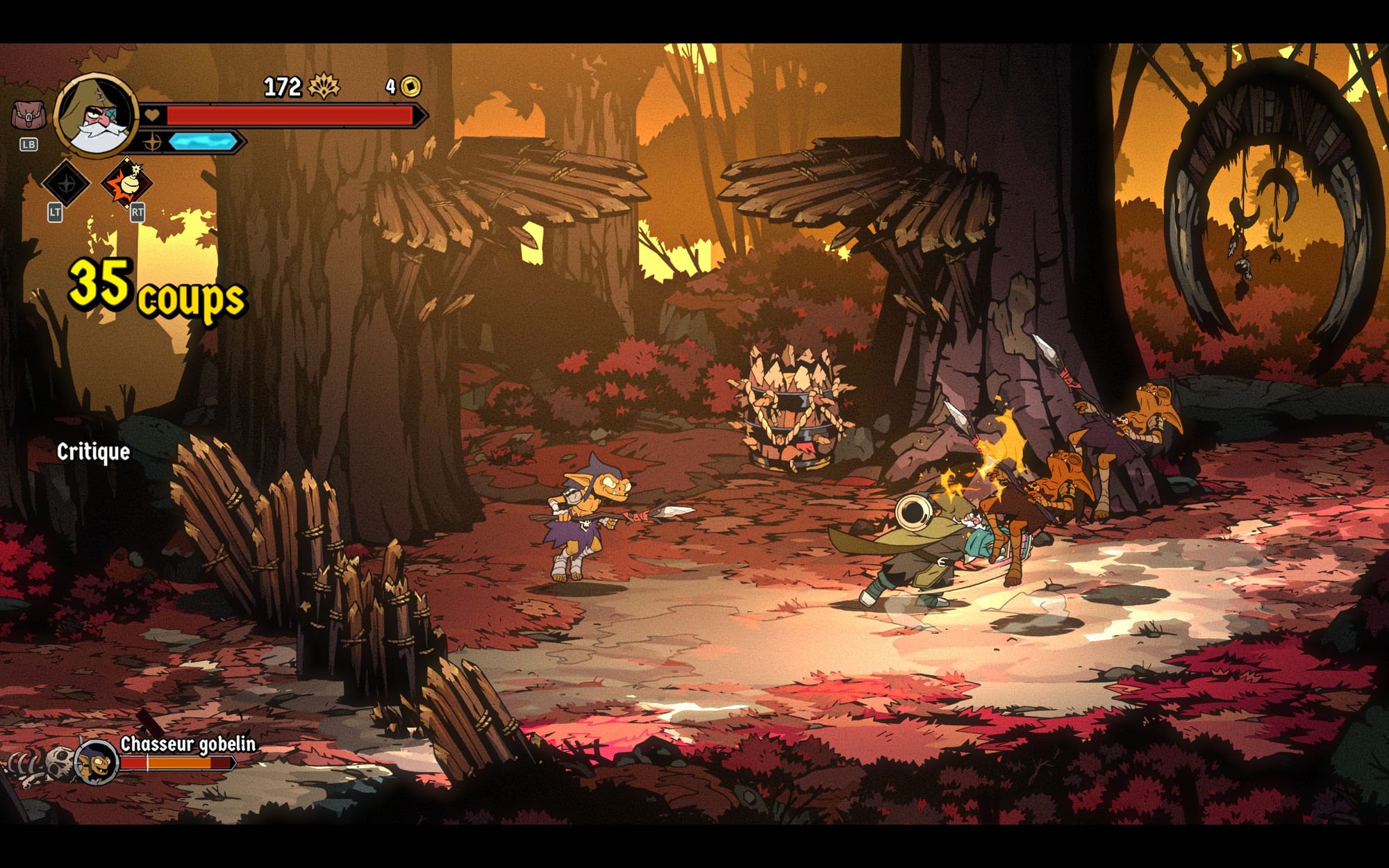Image resolution: width=1389 pixels, height=868 pixels.
Task: Select the Chasseur gobelin enemy portrait
Action: click(x=96, y=762)
